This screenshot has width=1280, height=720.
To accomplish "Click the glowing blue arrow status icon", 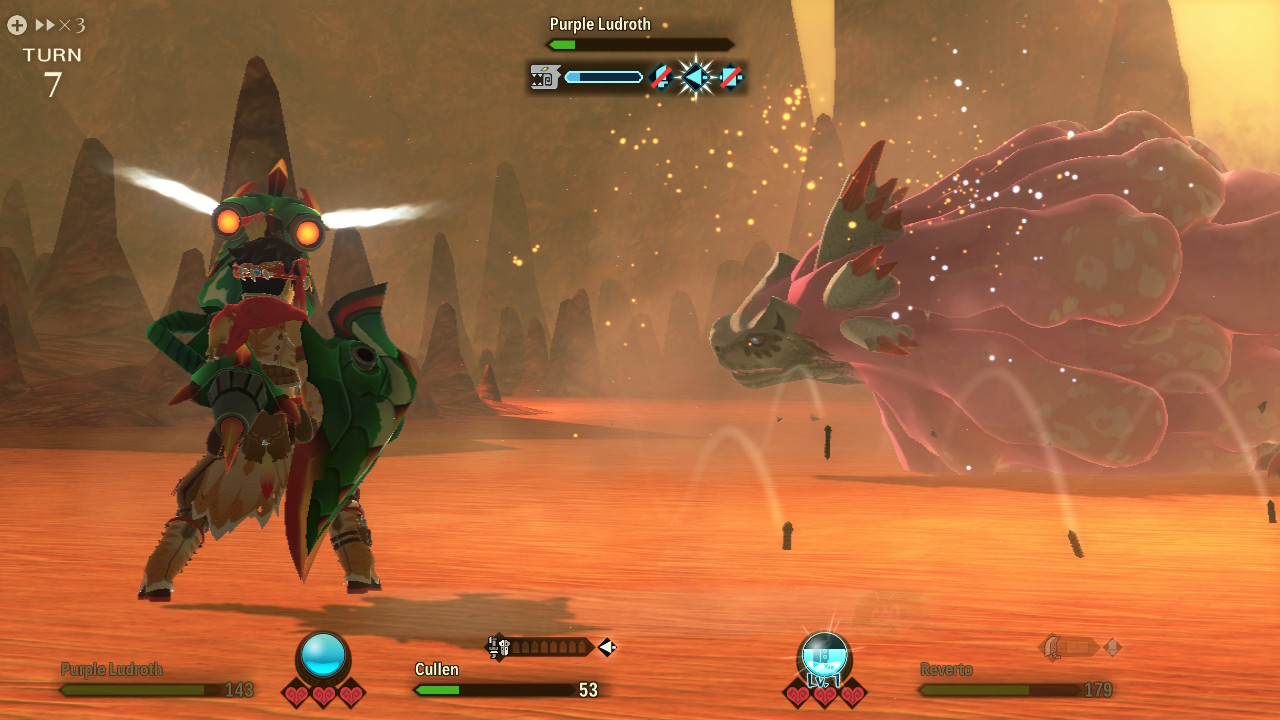I will pos(694,77).
